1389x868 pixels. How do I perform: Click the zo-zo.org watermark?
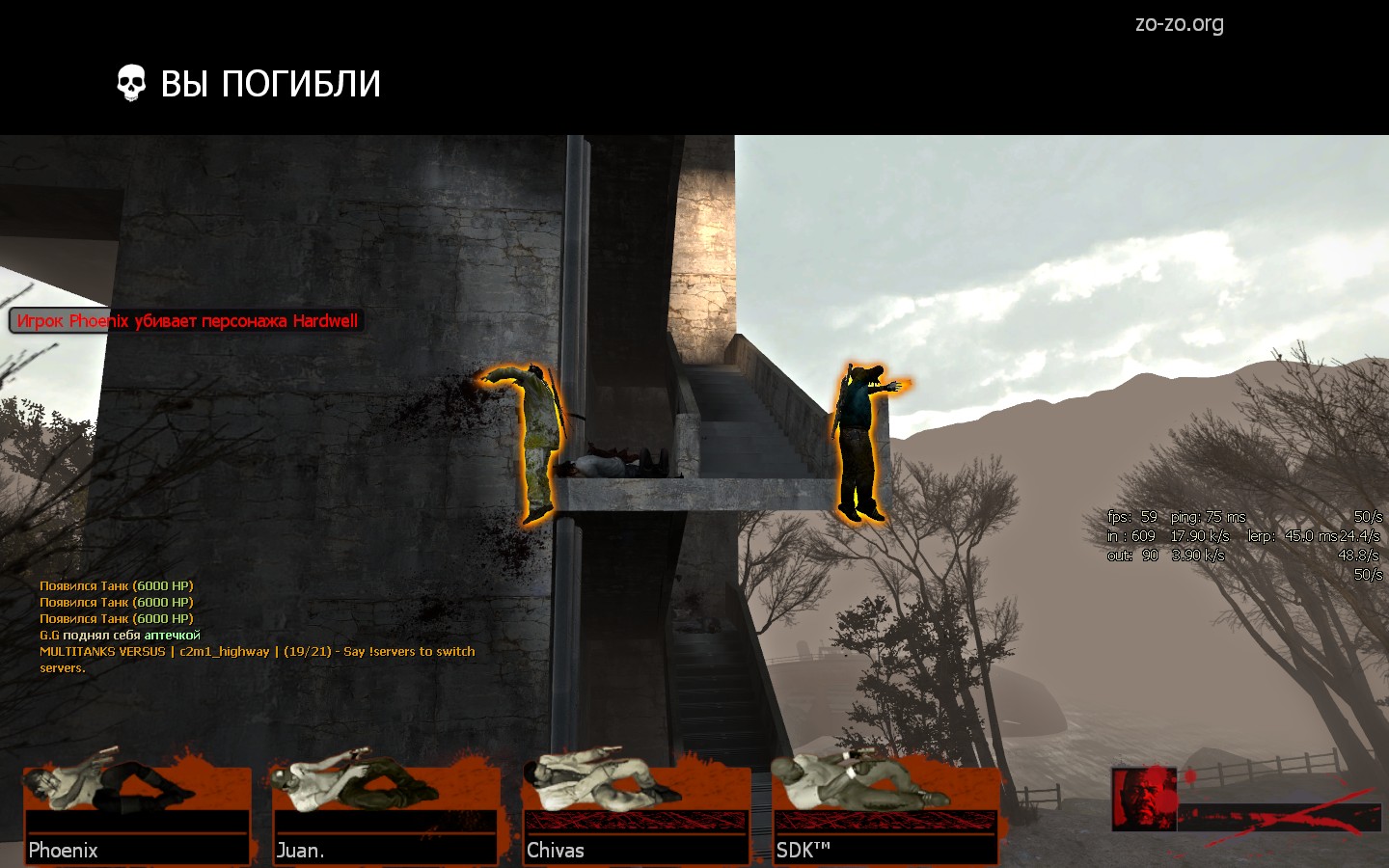coord(1179,24)
